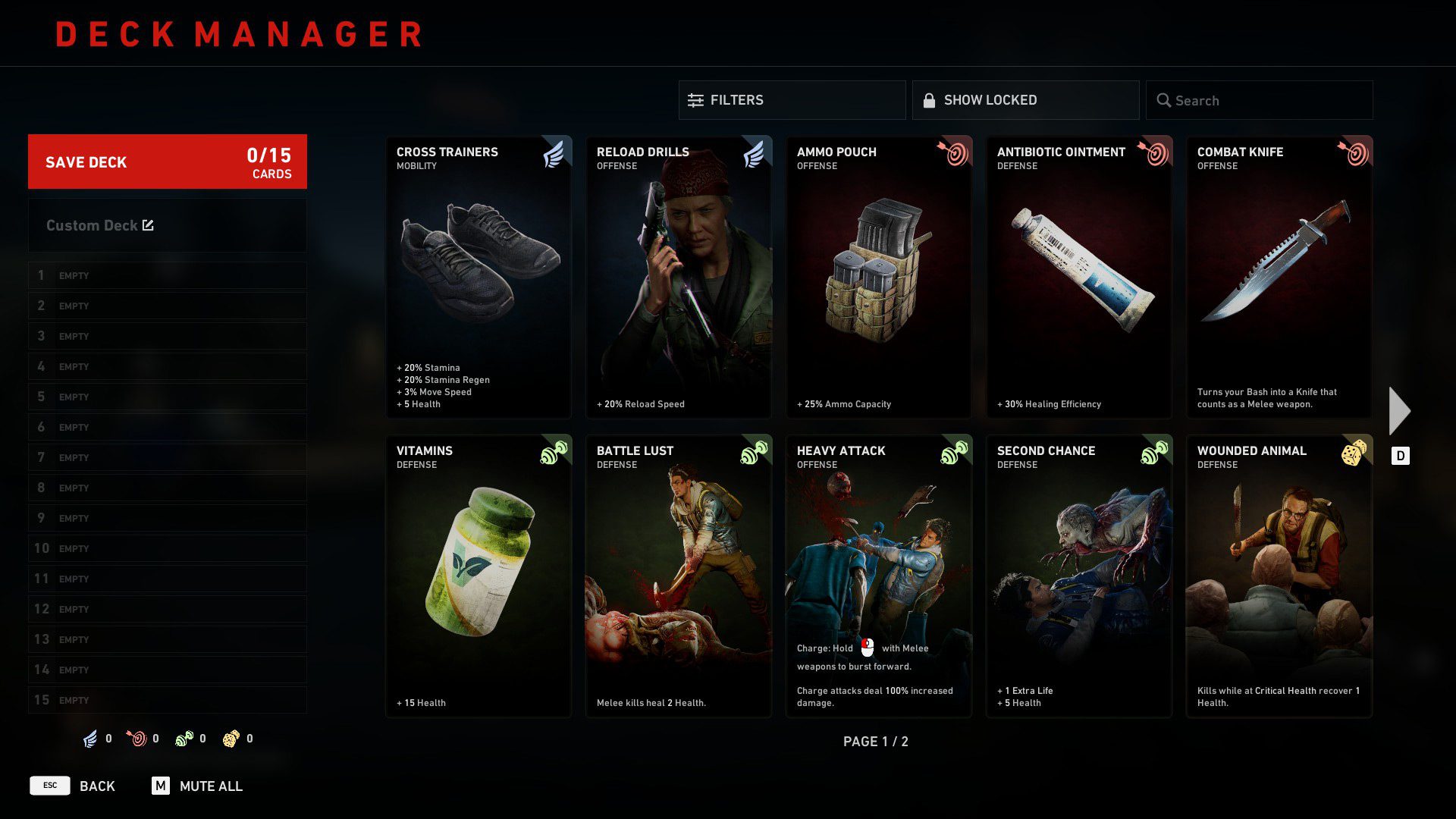Click the Mobility card counter at the bottom
The width and height of the screenshot is (1456, 819).
click(x=89, y=738)
